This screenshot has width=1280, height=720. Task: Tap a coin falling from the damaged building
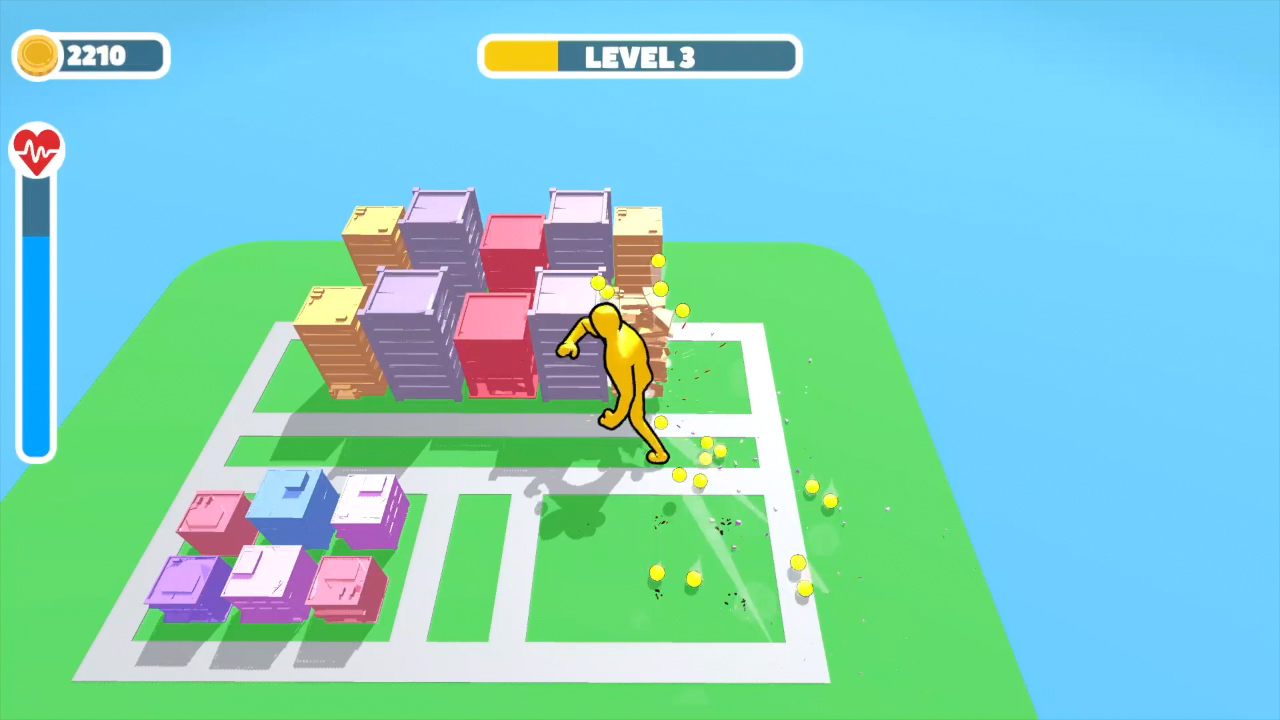658,262
